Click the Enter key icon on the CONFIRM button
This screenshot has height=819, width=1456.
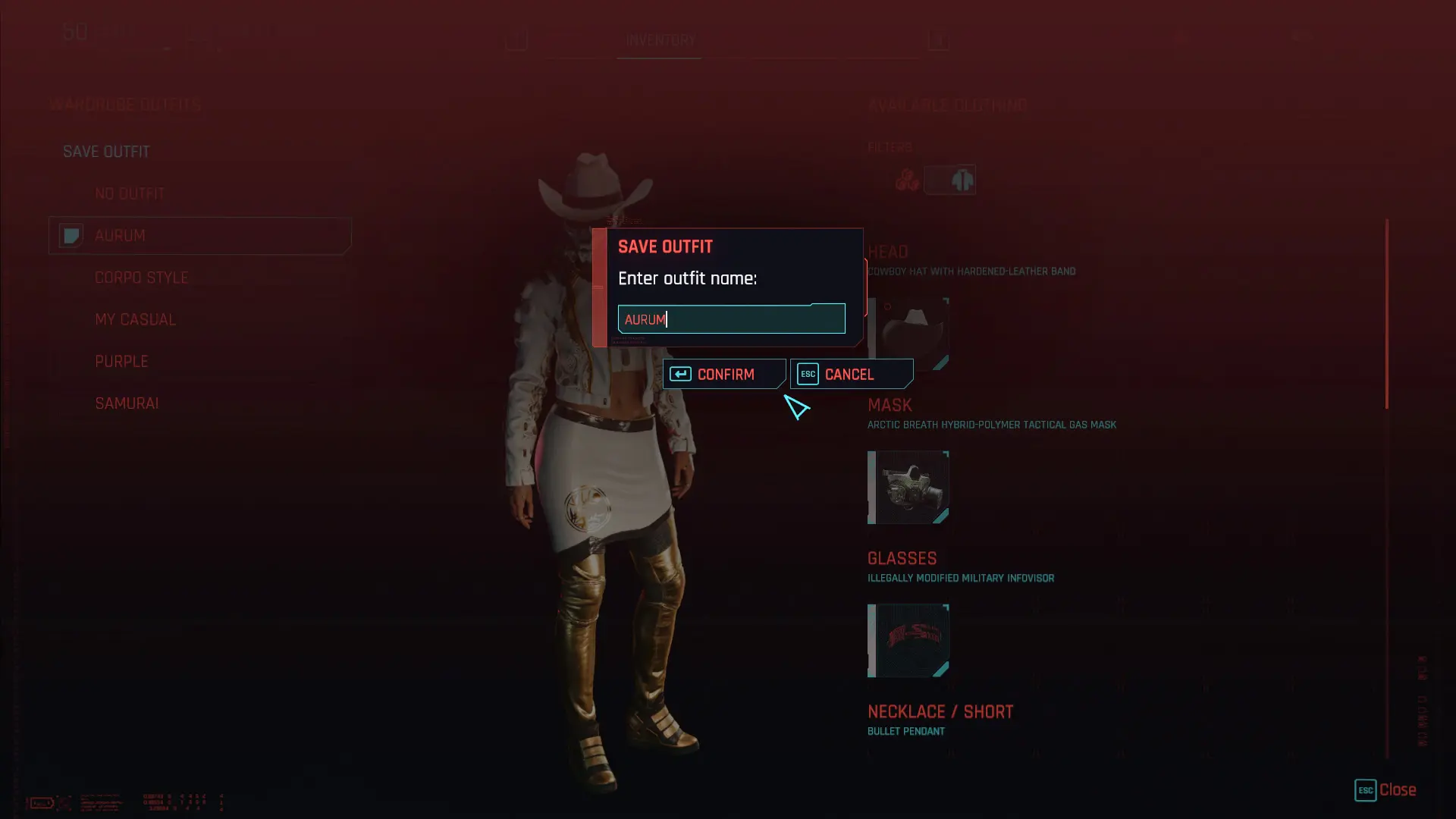[680, 373]
